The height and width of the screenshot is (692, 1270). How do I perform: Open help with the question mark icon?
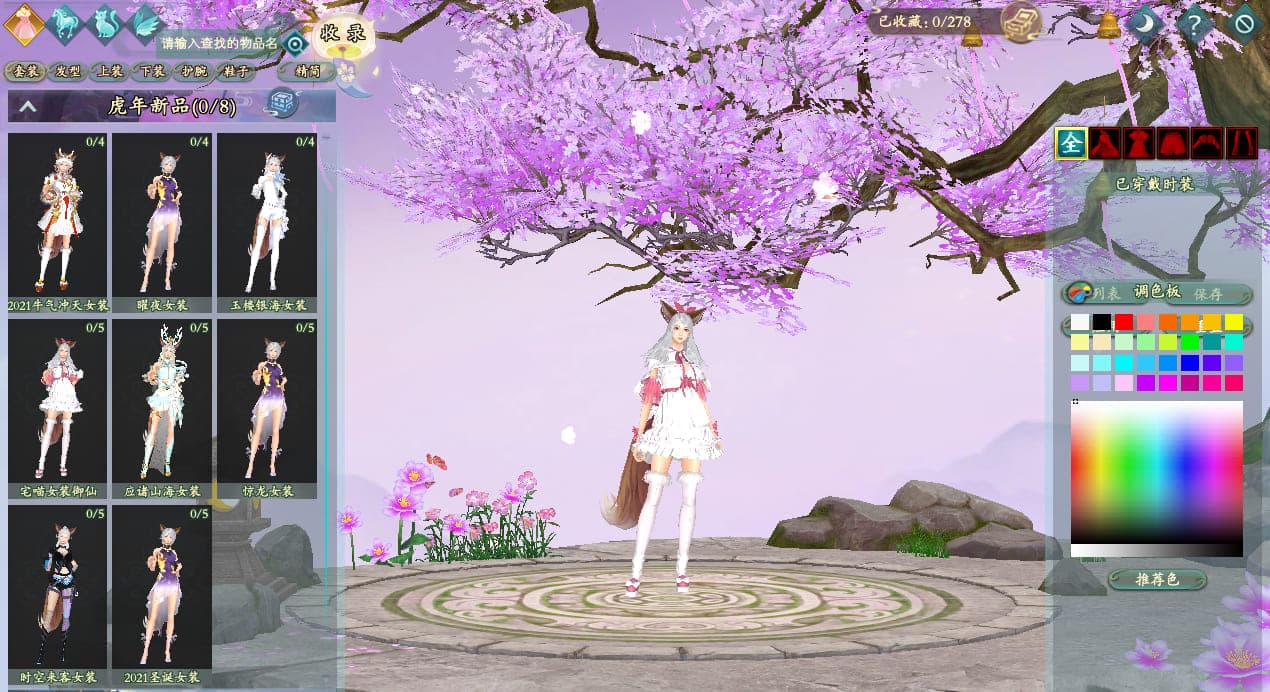coord(1195,23)
